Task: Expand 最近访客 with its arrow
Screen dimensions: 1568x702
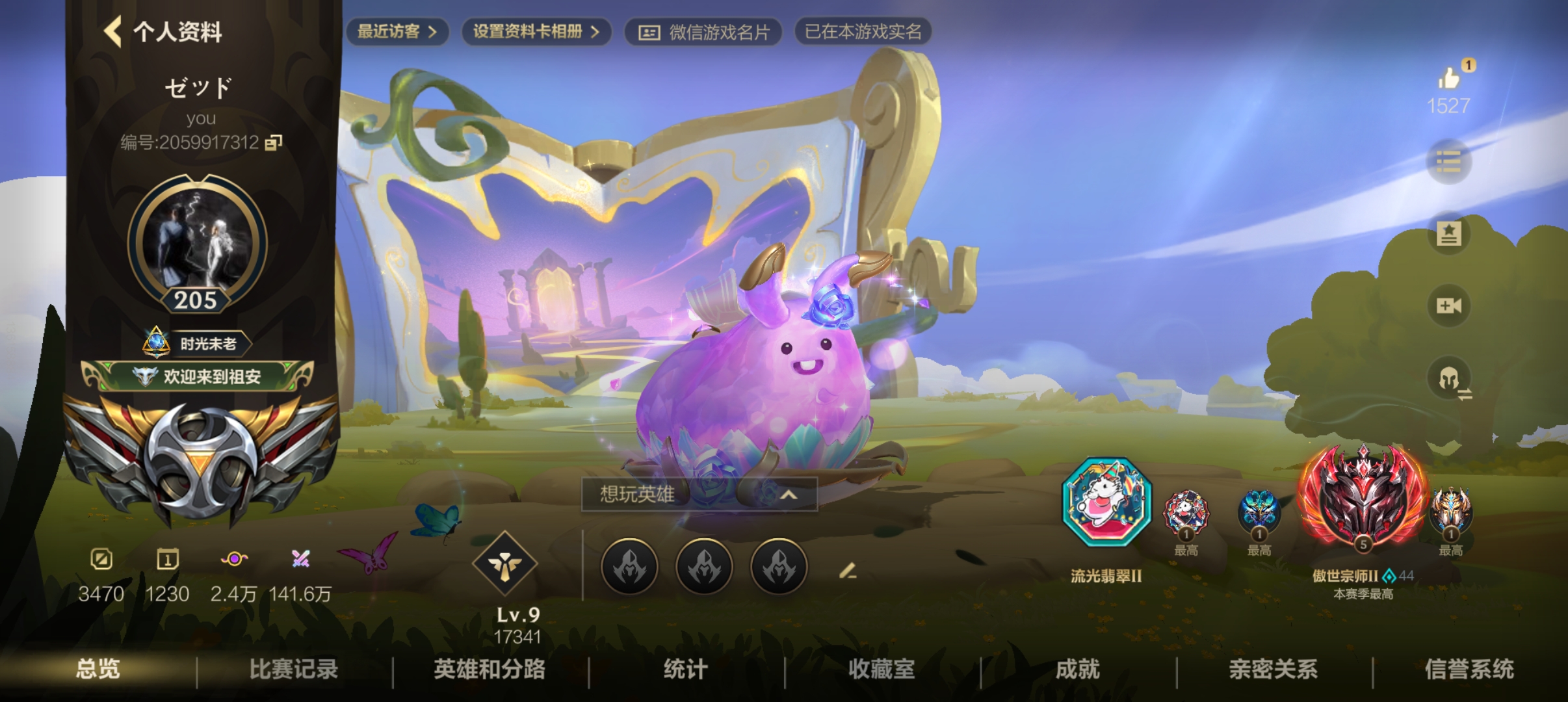Action: 434,31
